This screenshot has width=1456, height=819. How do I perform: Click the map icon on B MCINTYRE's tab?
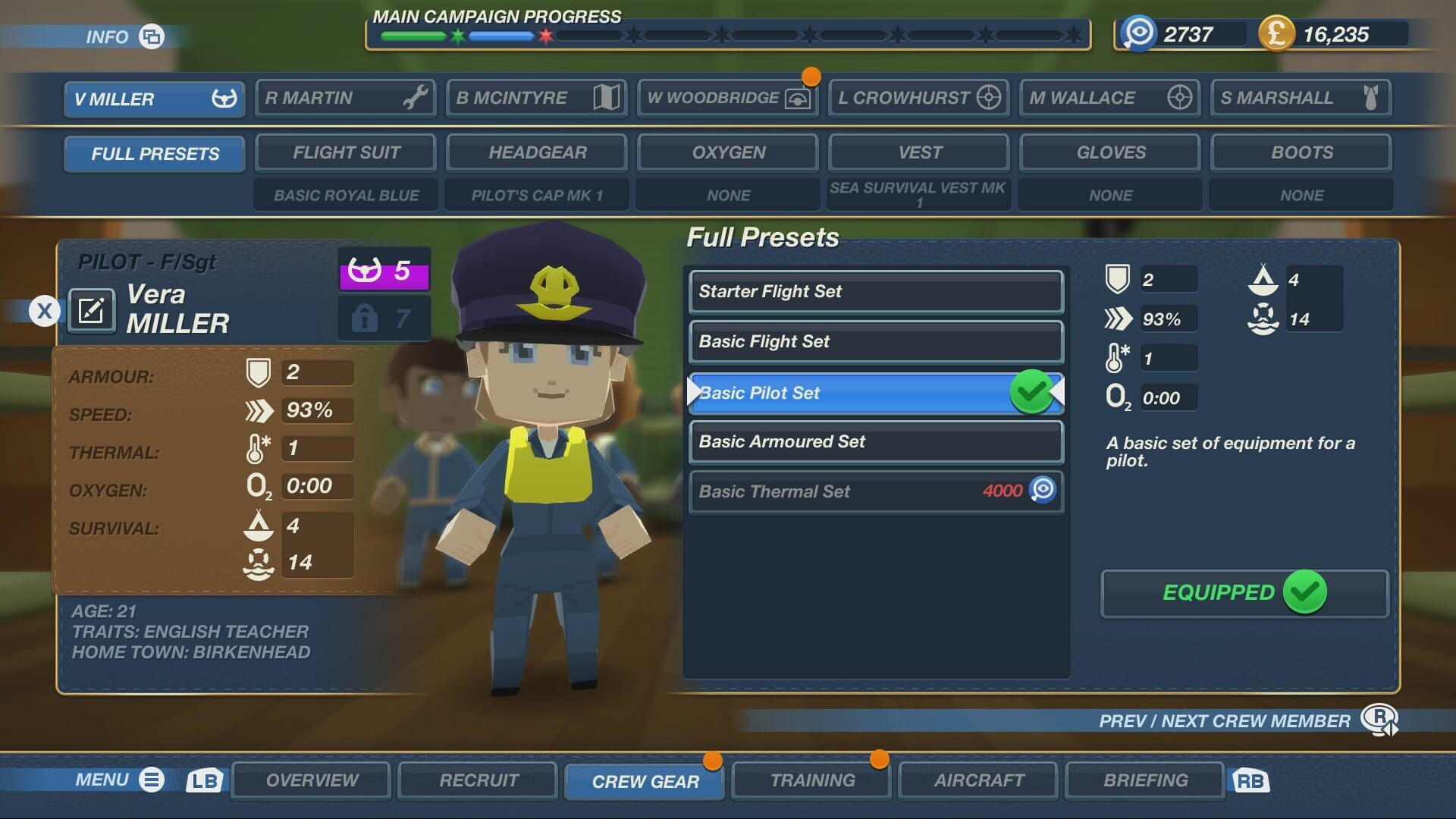point(606,97)
